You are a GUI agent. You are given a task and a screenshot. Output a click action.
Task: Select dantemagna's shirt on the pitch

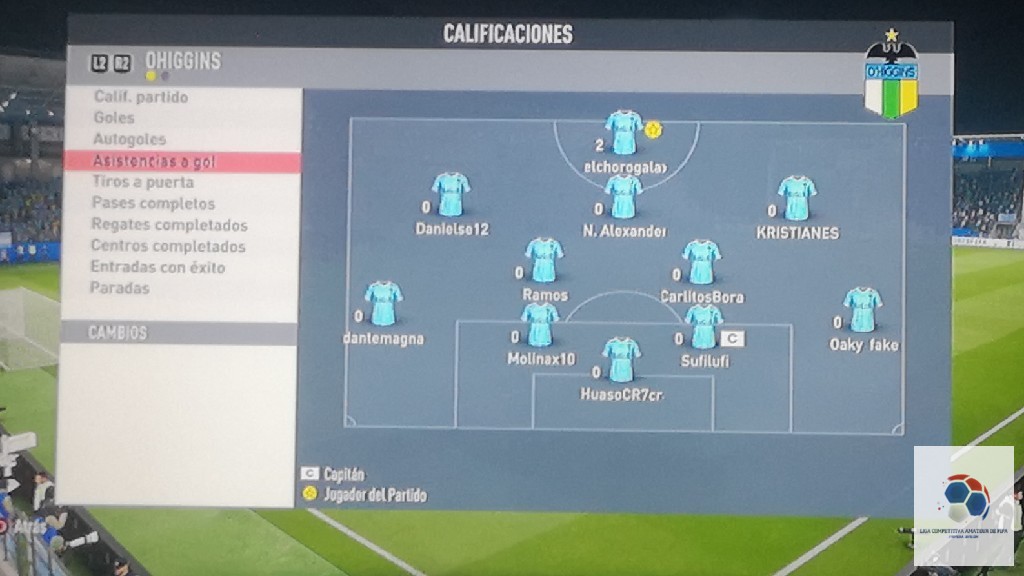[383, 304]
